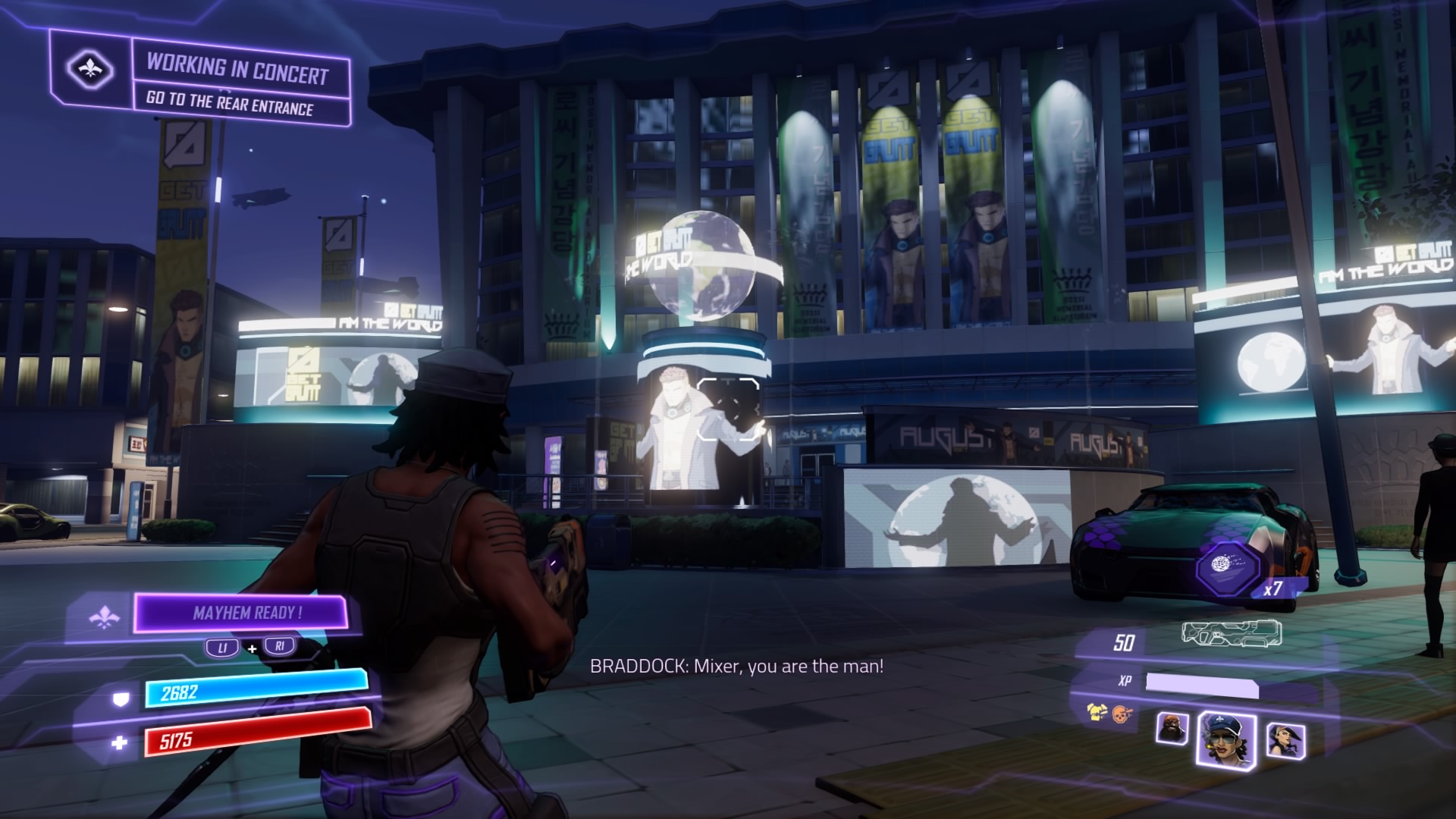Screen dimensions: 1456x819
Task: Click the fleur-de-lis mission emblem
Action: [89, 71]
